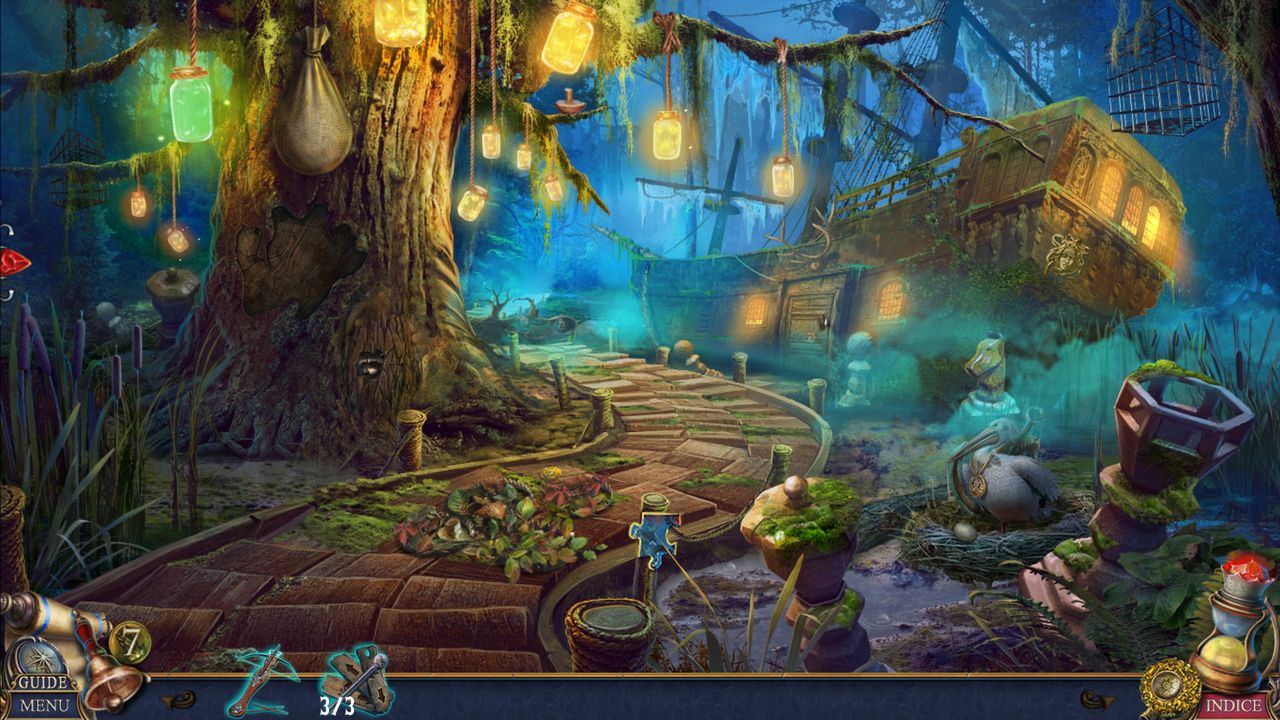The image size is (1280, 720).
Task: Ring the copper bell icon
Action: [111, 683]
